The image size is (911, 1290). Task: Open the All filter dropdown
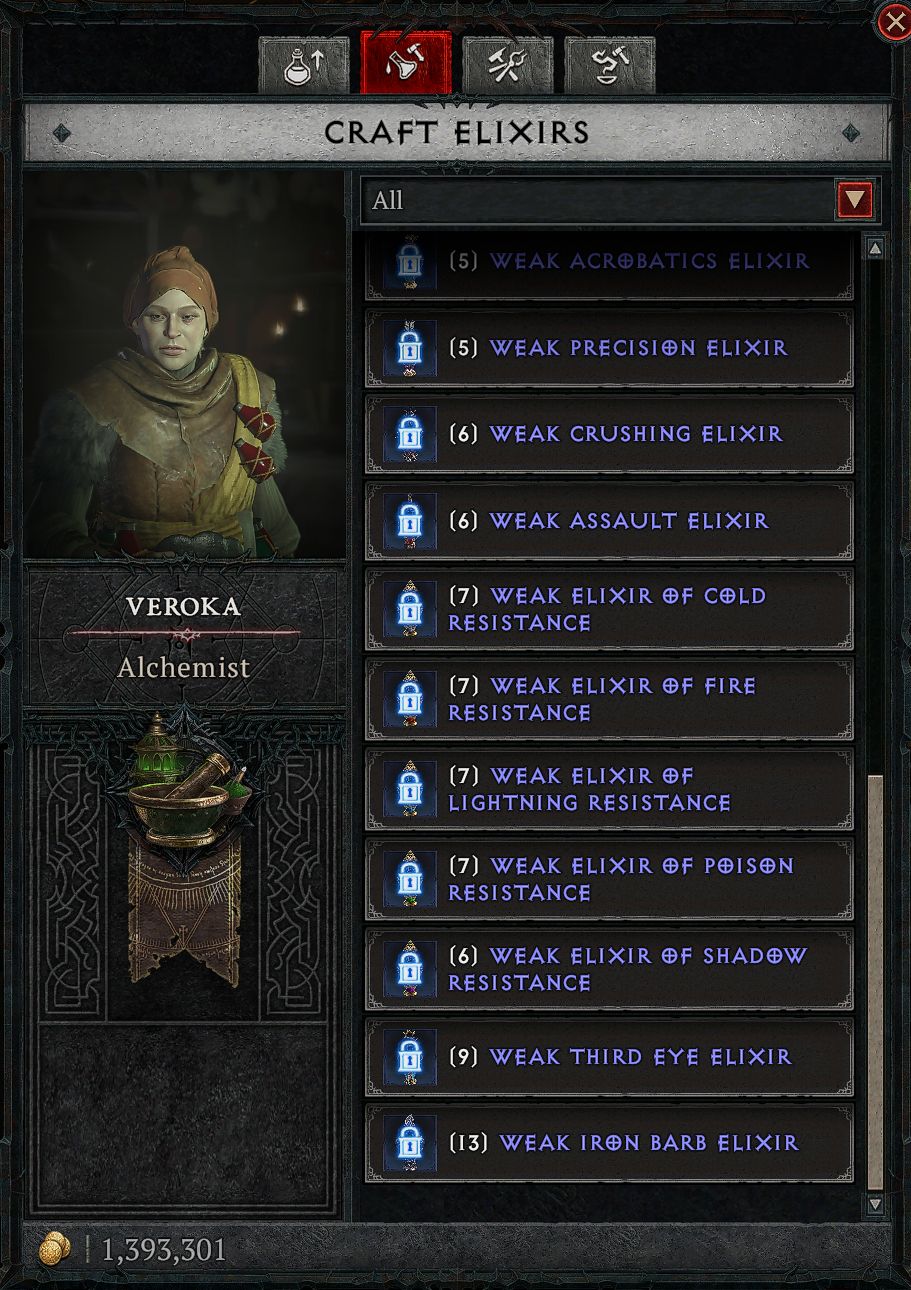point(855,200)
